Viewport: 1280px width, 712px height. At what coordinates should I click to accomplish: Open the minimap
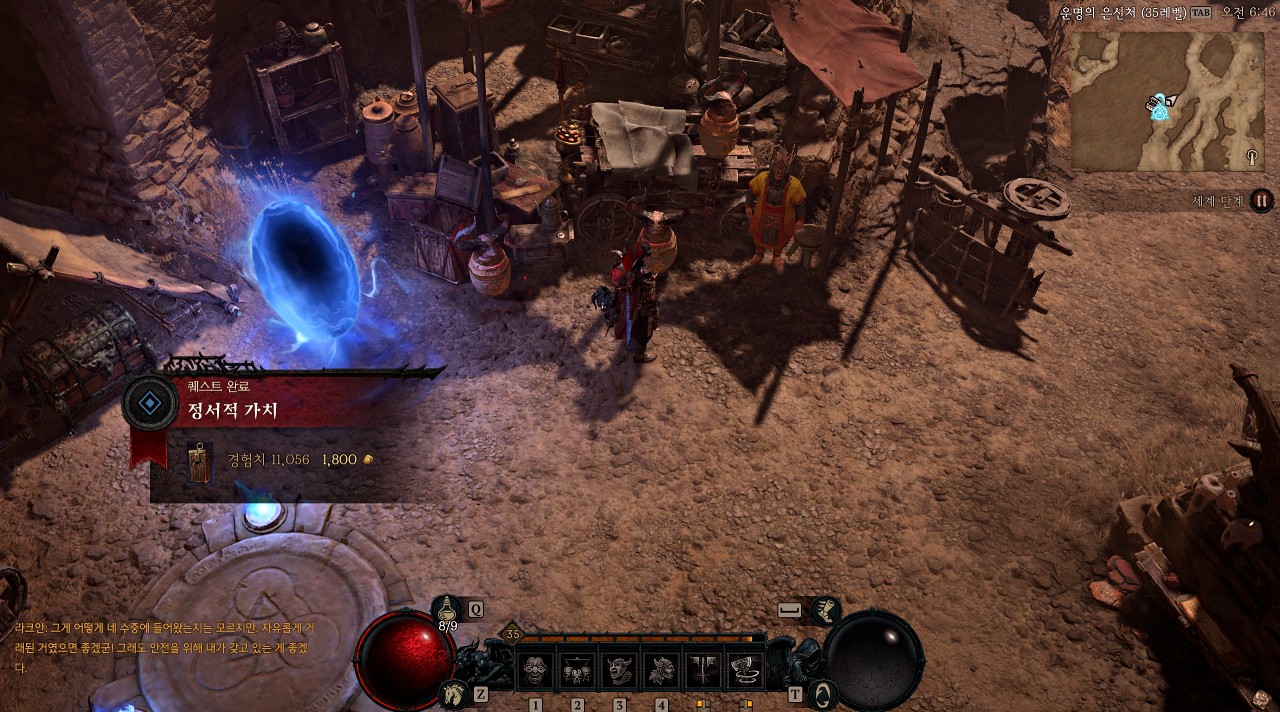[x=1167, y=101]
